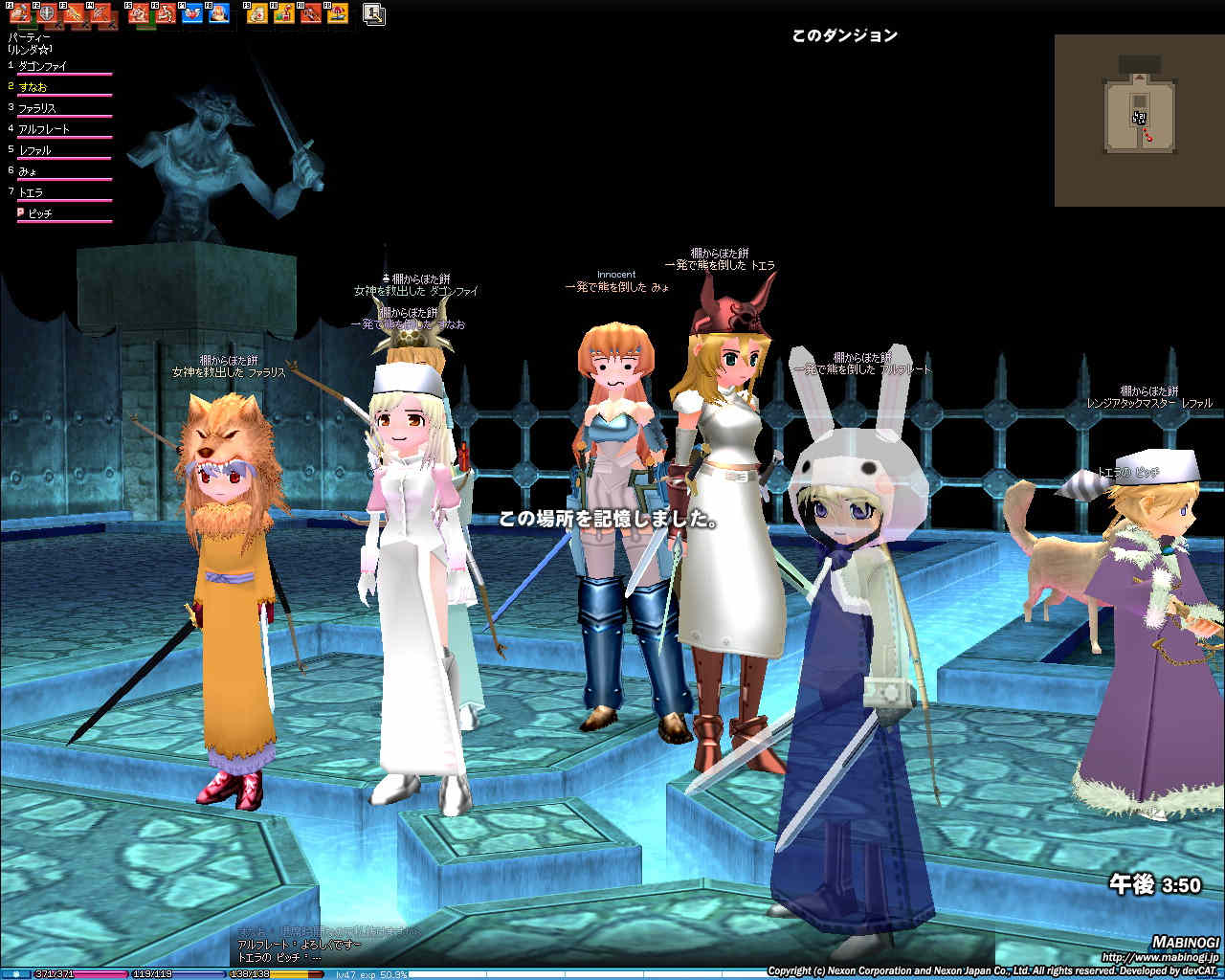Trigger the F3 skill slot
This screenshot has height=980, width=1225.
74,13
